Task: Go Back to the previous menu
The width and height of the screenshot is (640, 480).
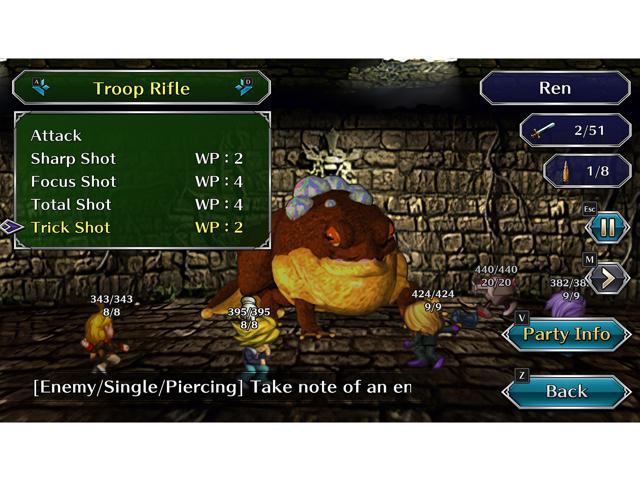Action: (566, 391)
